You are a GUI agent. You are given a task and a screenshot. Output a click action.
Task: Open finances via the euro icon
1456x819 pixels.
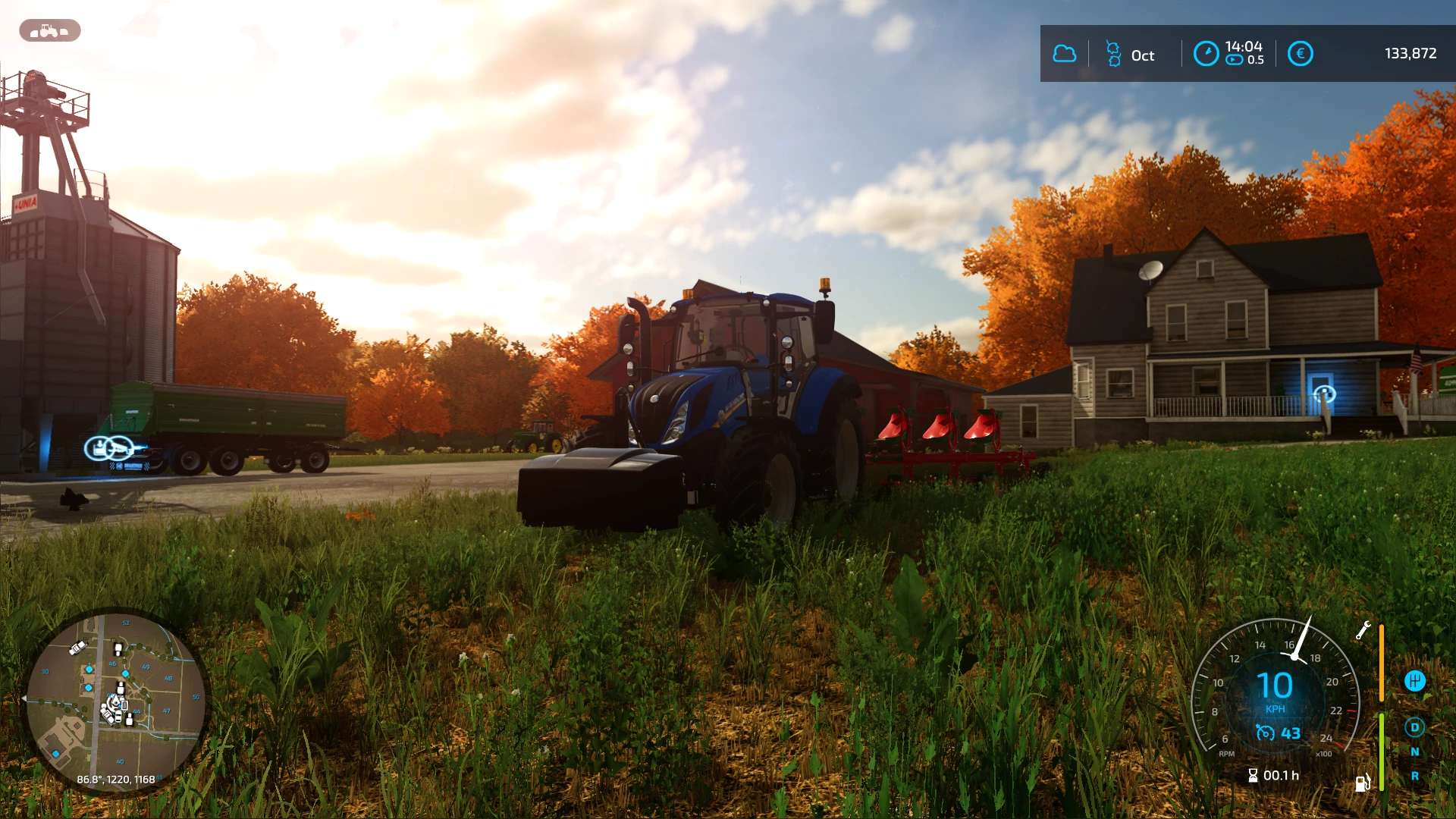(1300, 54)
